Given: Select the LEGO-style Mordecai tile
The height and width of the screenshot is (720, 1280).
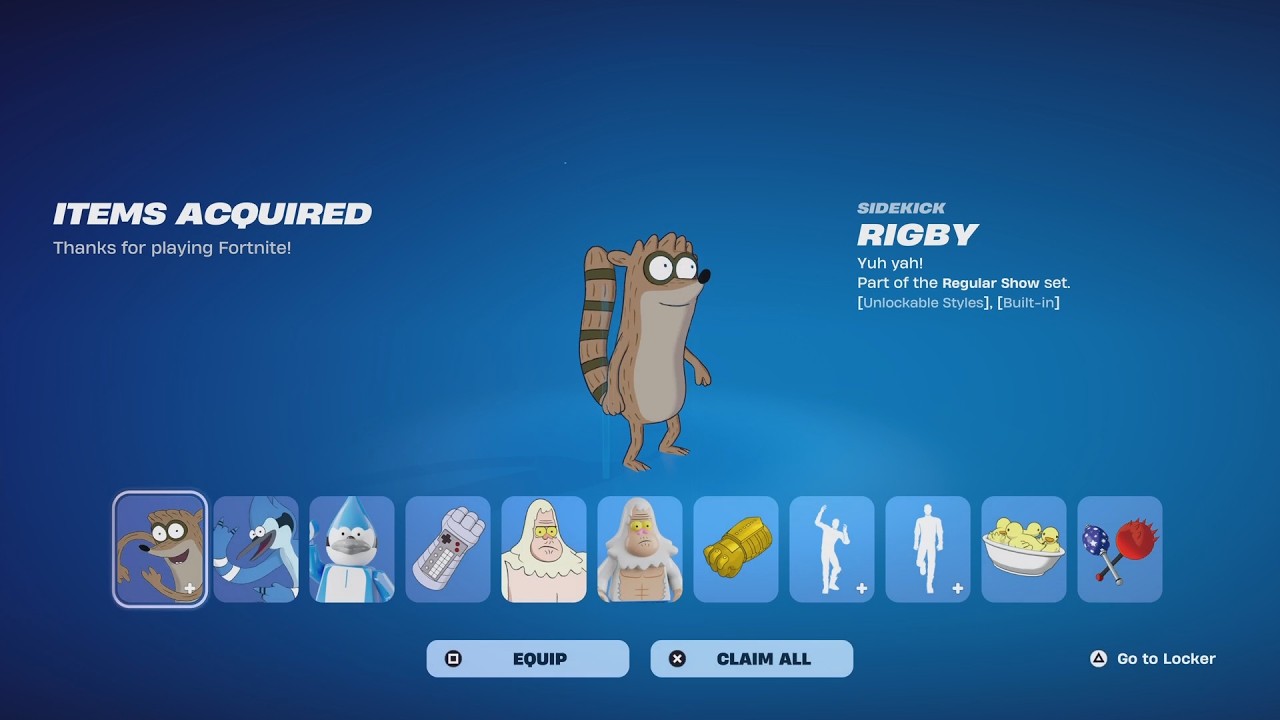Looking at the screenshot, I should 352,549.
